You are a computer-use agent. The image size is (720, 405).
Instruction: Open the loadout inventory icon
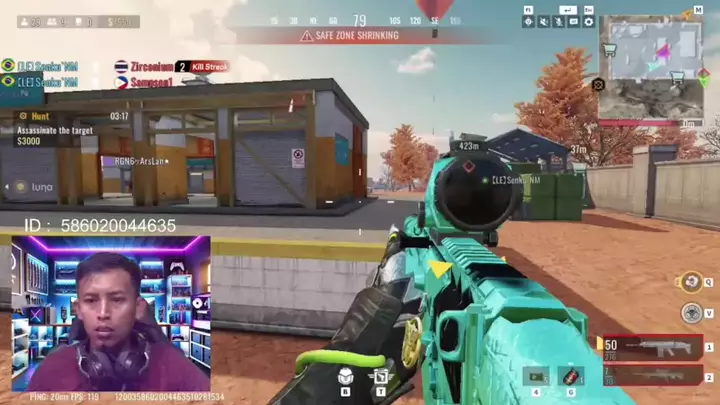pyautogui.click(x=380, y=377)
